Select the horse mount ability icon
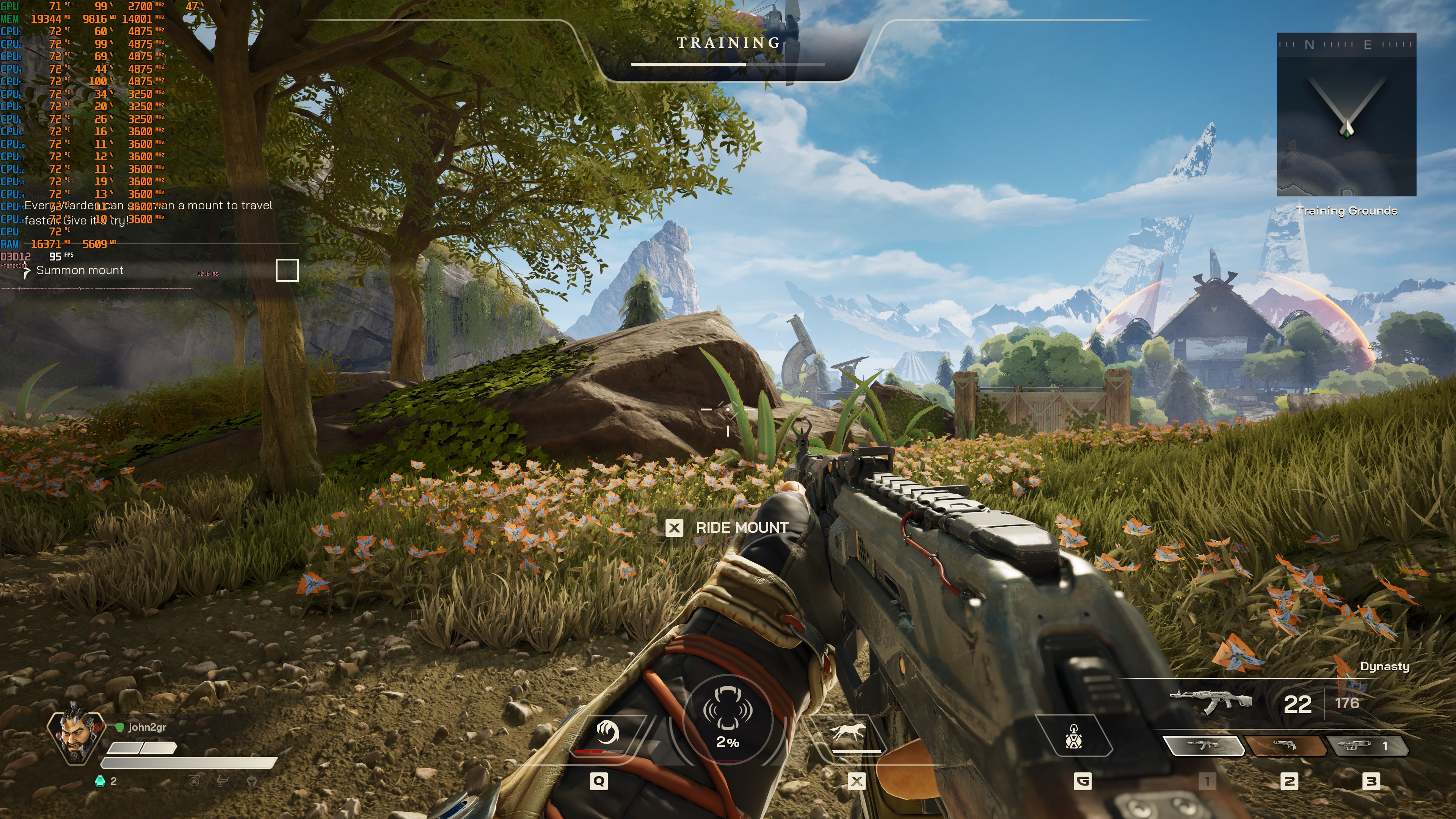This screenshot has height=819, width=1456. (x=848, y=733)
